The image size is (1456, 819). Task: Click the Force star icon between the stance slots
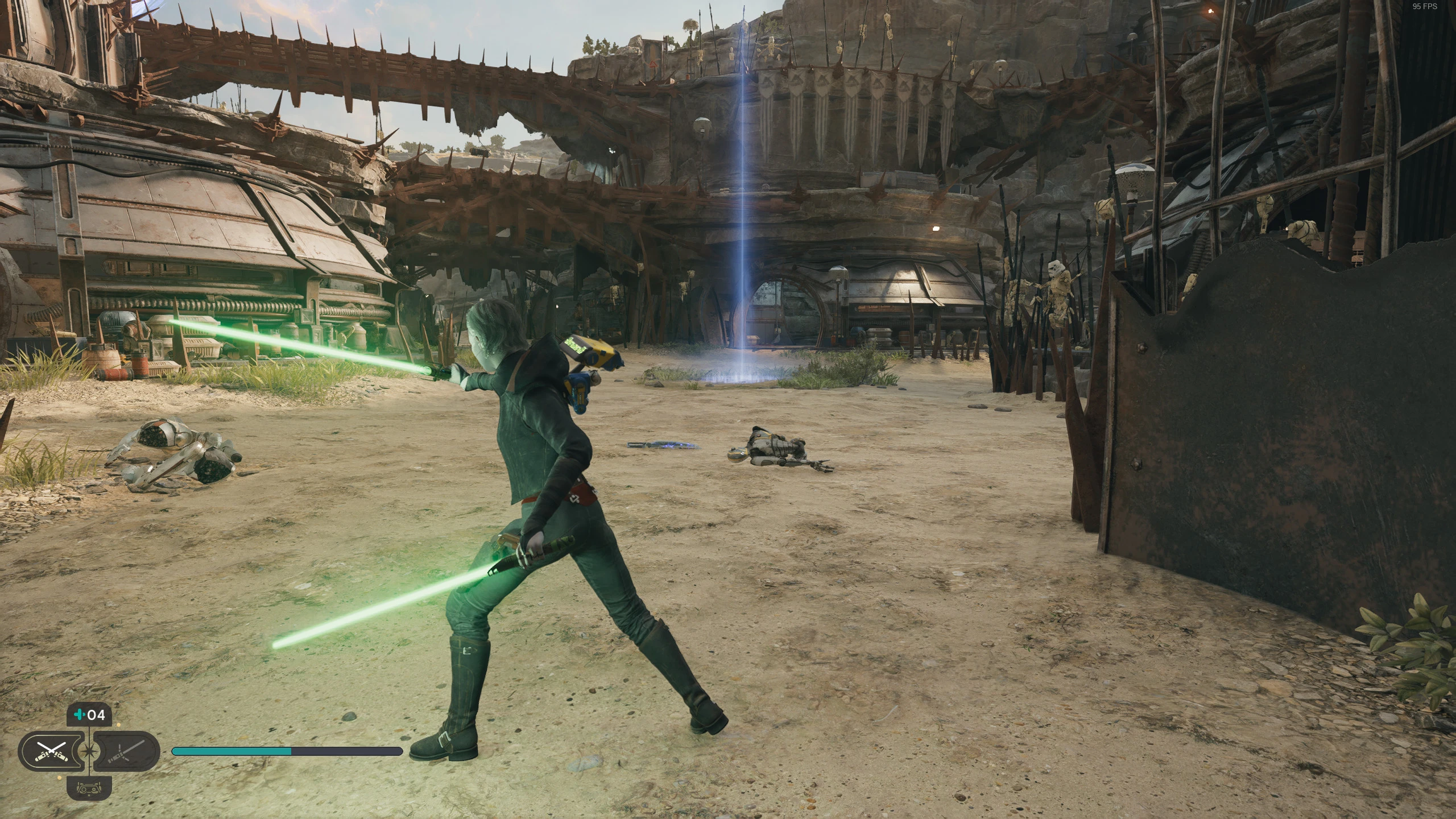pyautogui.click(x=89, y=751)
